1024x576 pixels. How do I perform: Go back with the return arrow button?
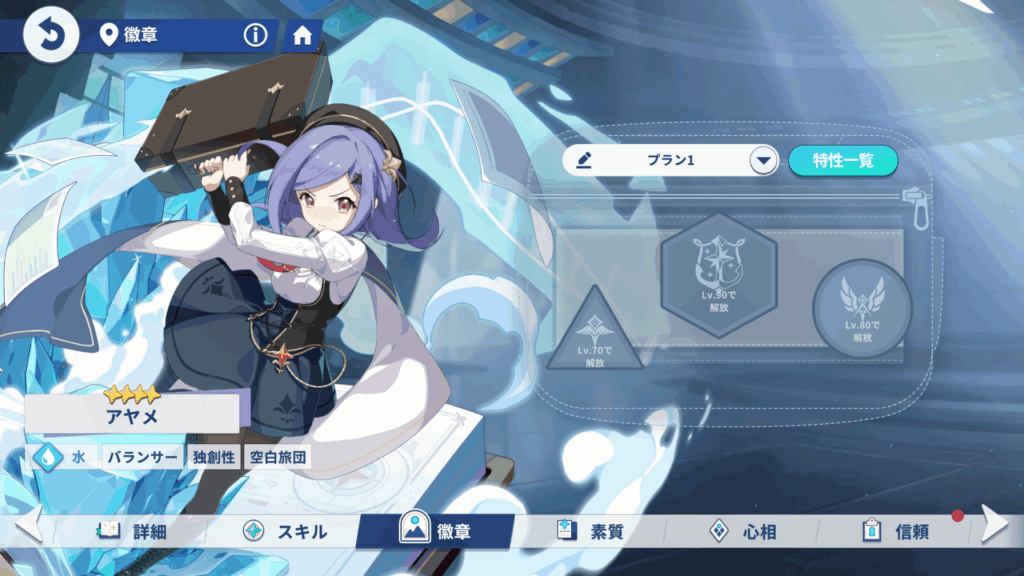click(x=43, y=34)
